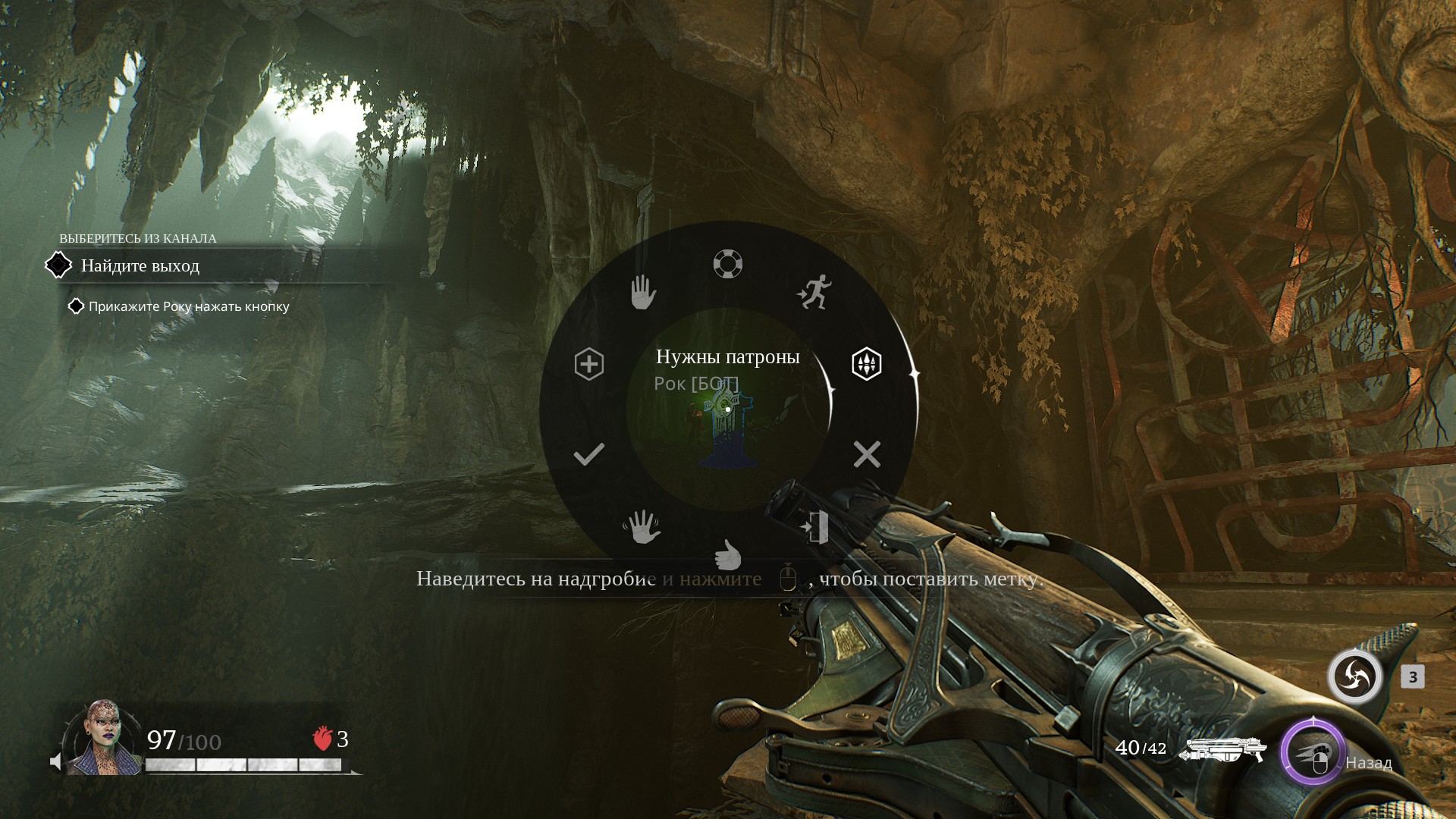Select the equipped weapon icon
The image size is (1456, 819).
pos(1223,749)
